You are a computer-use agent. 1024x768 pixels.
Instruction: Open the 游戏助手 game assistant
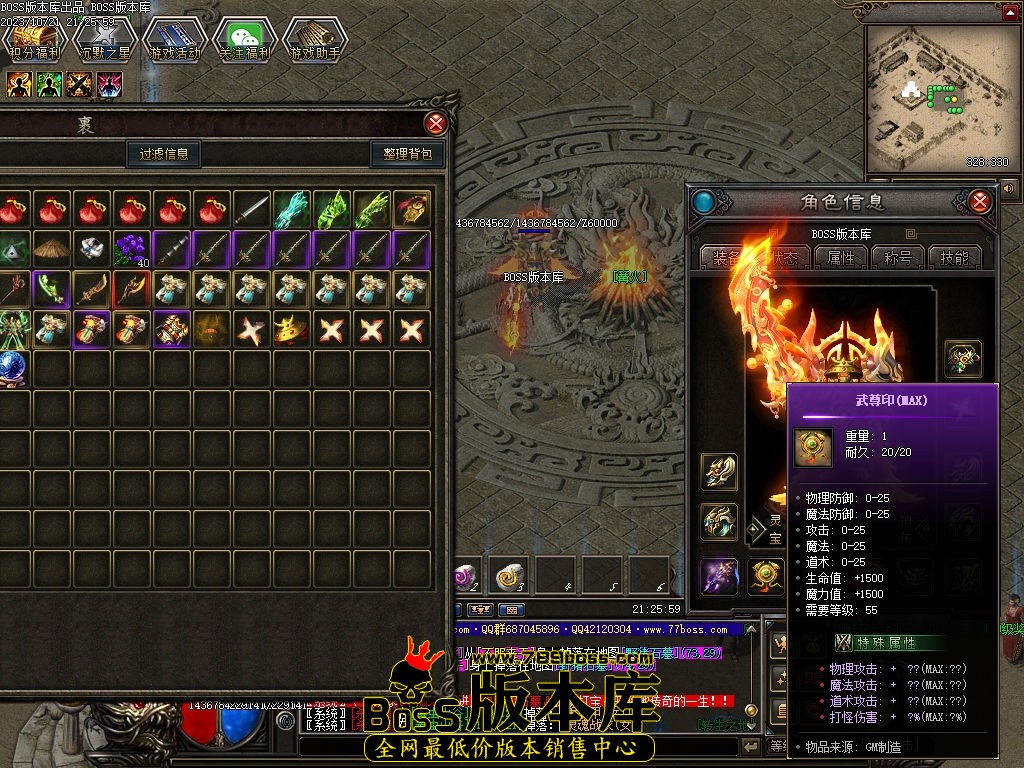(x=316, y=42)
